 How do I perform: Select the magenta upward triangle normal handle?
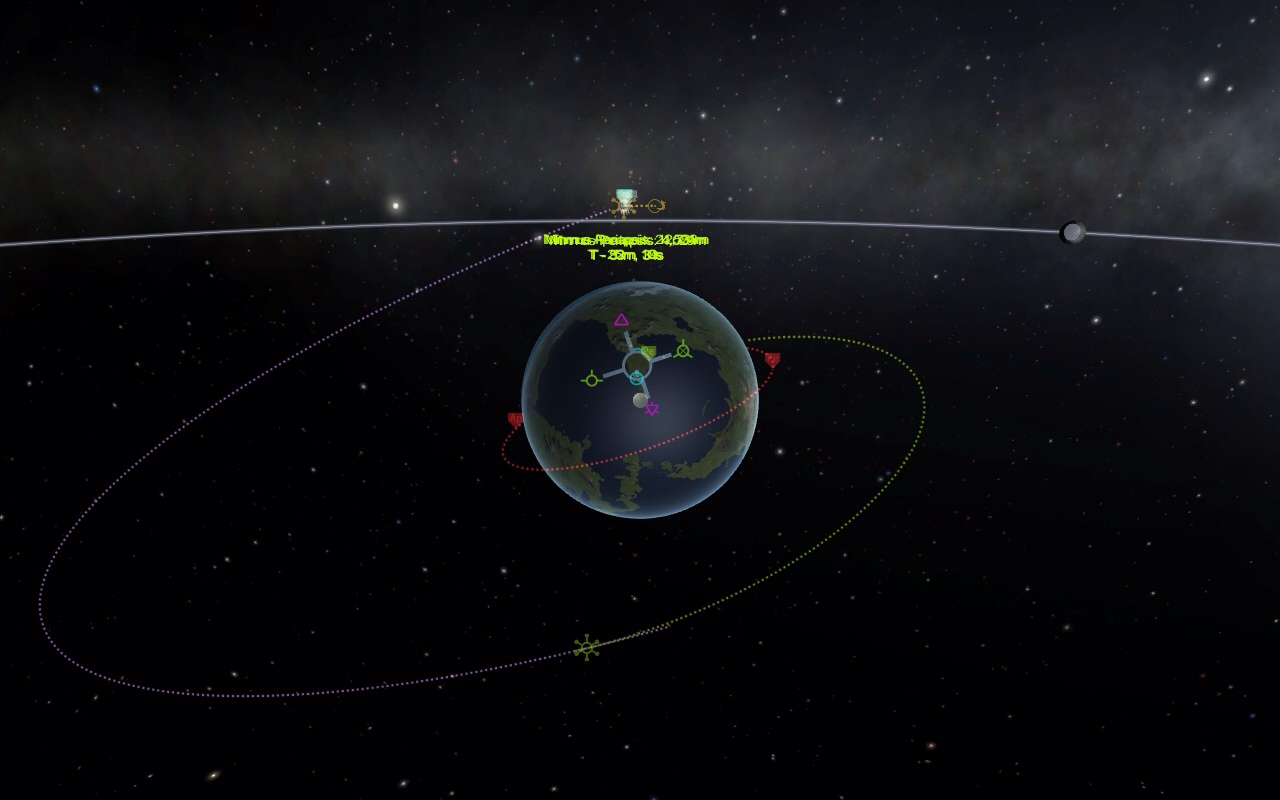tap(621, 320)
